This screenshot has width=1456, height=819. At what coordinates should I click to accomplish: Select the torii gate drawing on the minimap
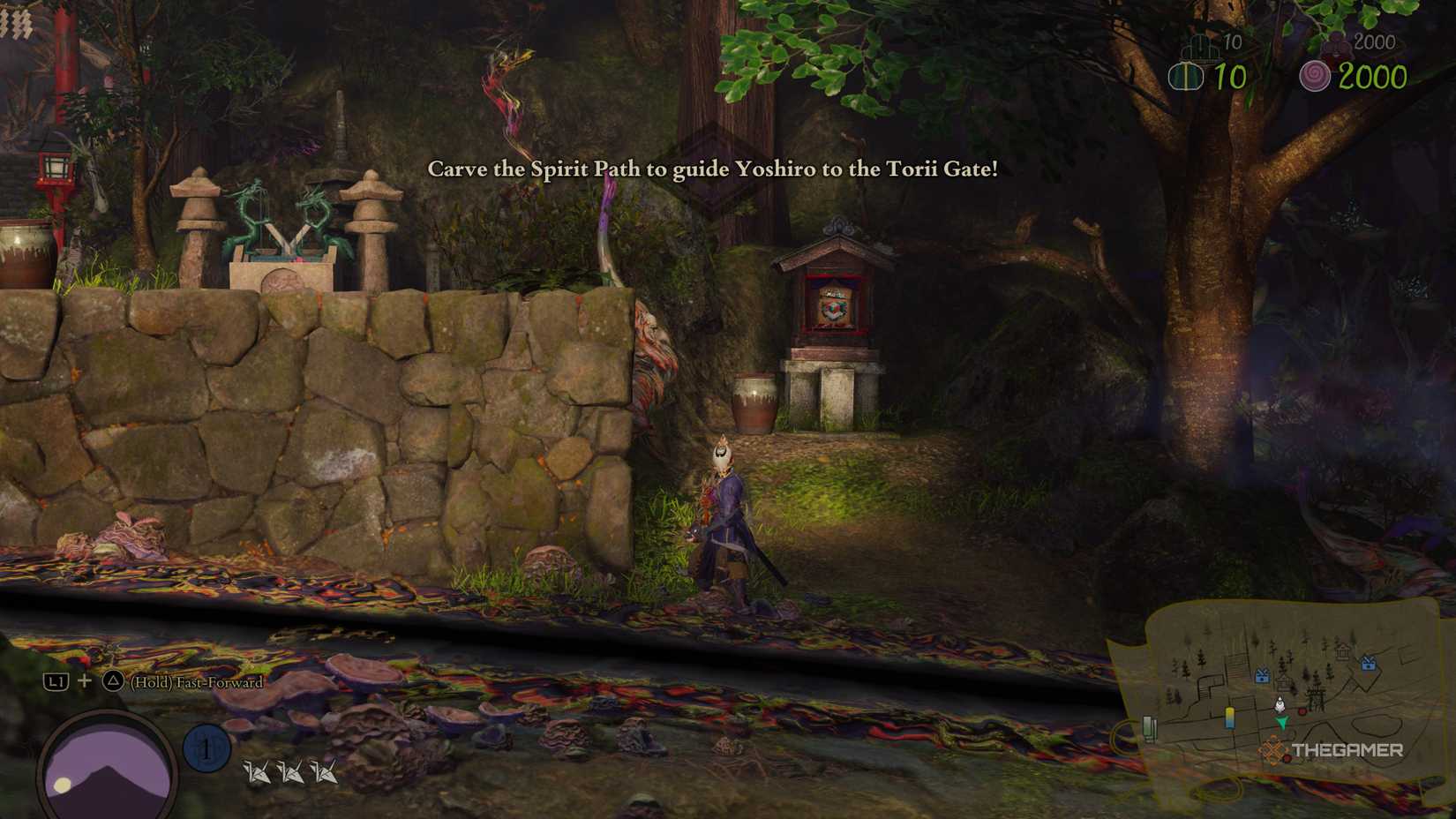coord(1316,697)
